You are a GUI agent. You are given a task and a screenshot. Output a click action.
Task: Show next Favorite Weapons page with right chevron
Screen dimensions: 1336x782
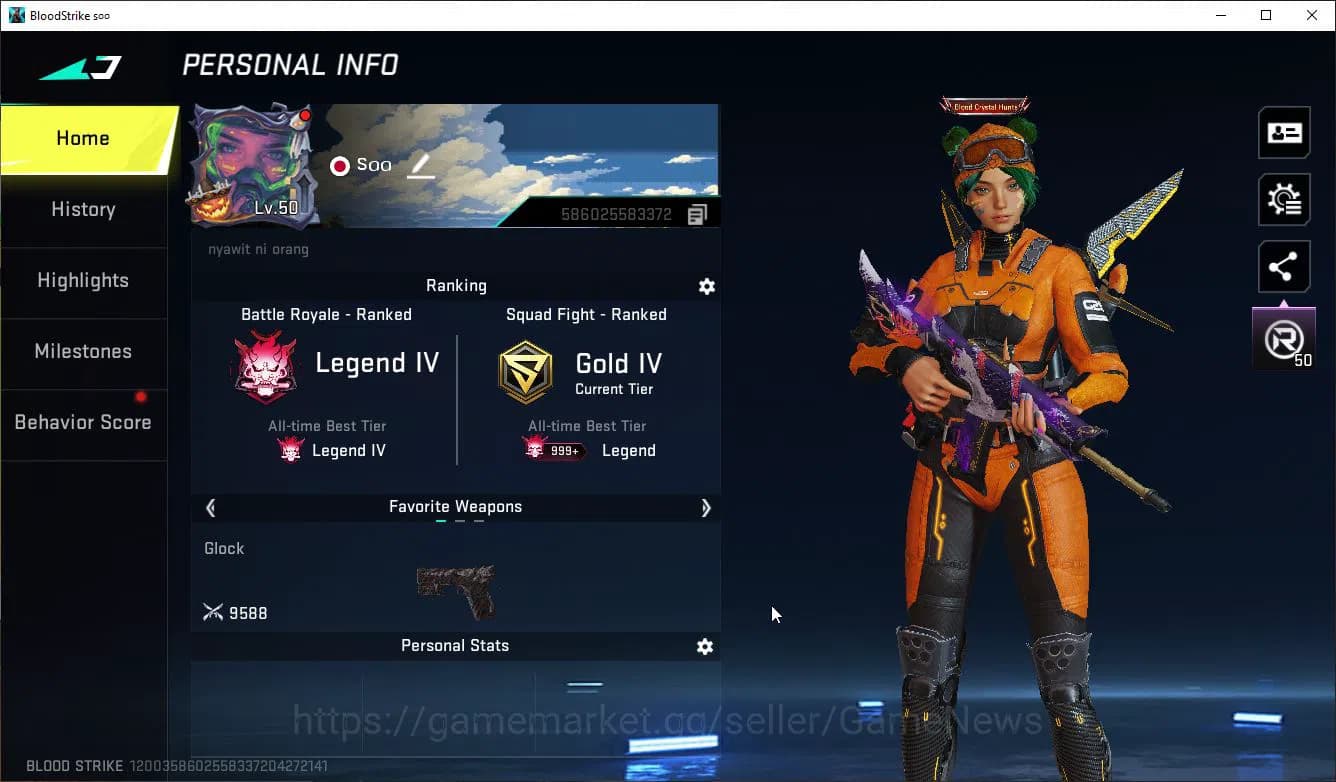pos(706,508)
